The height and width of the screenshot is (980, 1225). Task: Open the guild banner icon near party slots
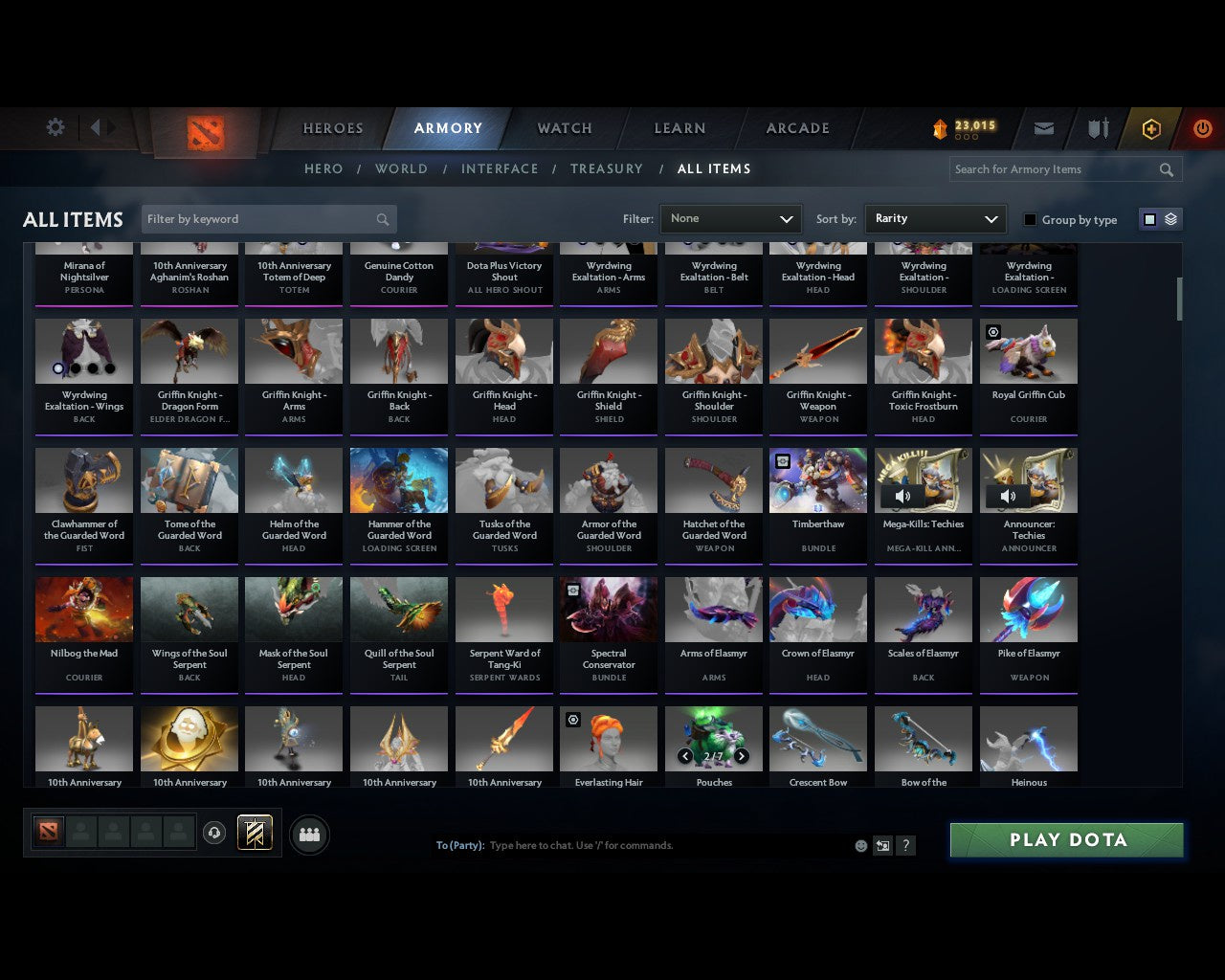pos(255,833)
